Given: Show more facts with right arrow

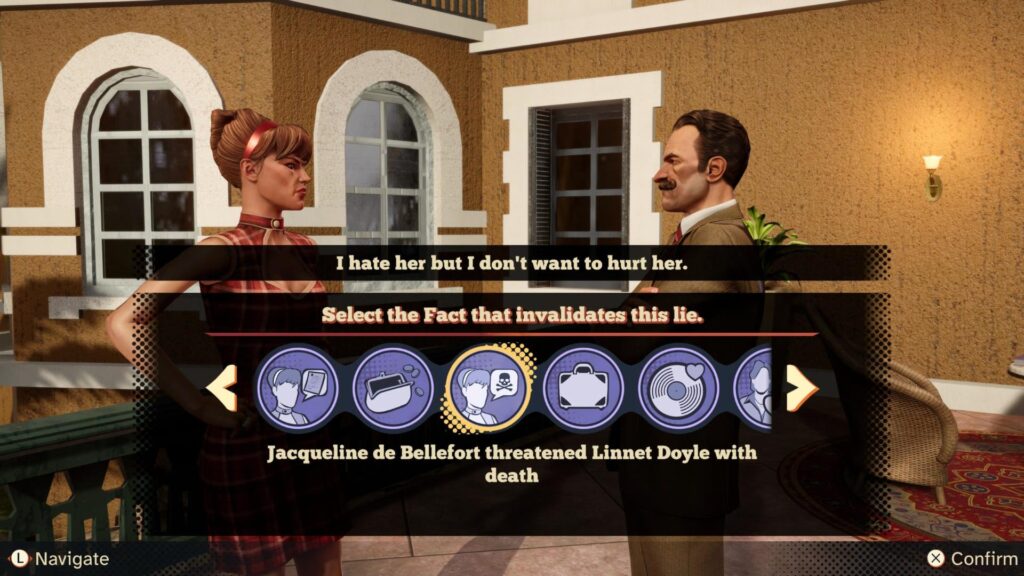Looking at the screenshot, I should point(801,388).
